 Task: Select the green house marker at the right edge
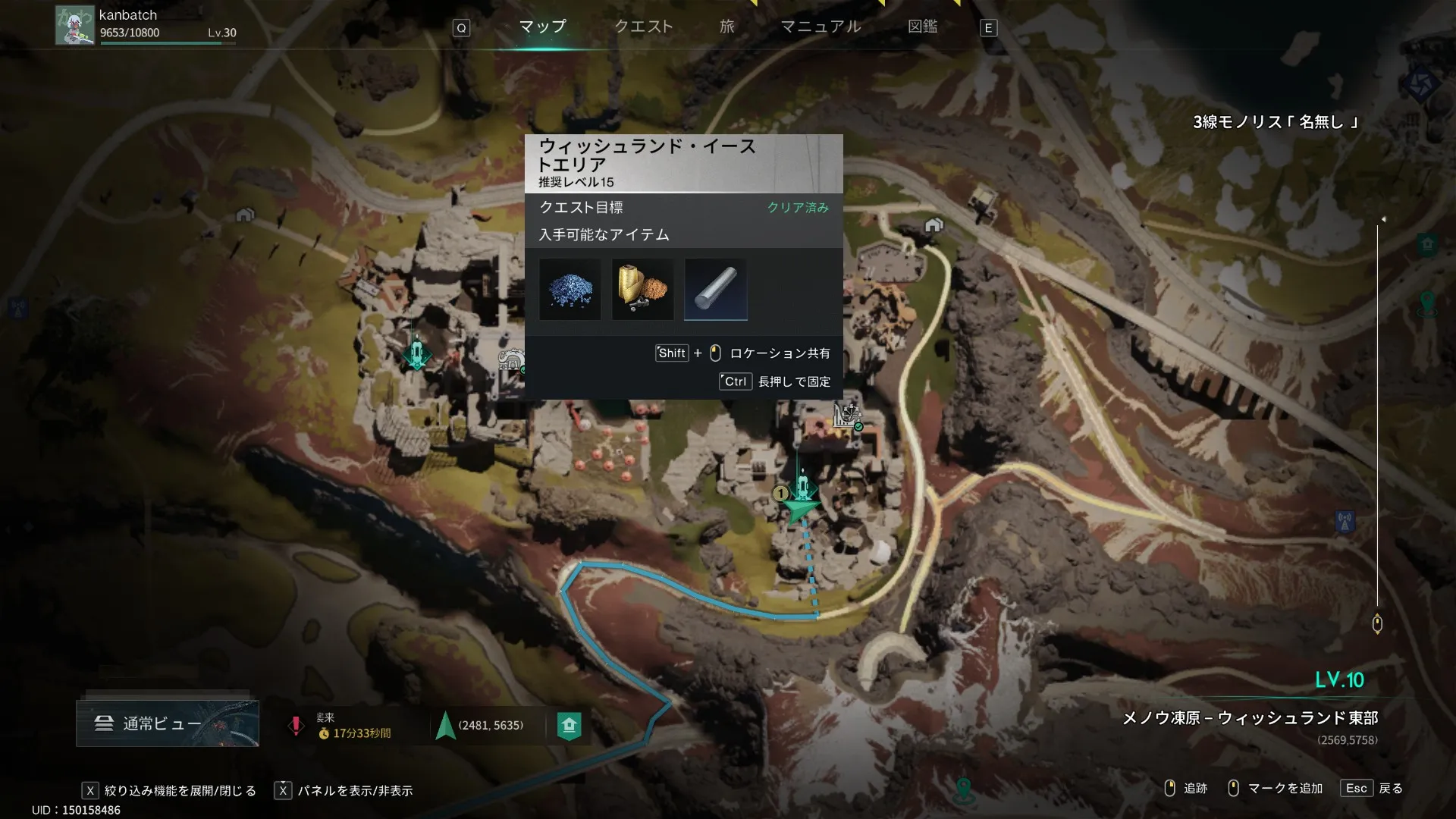[1427, 244]
